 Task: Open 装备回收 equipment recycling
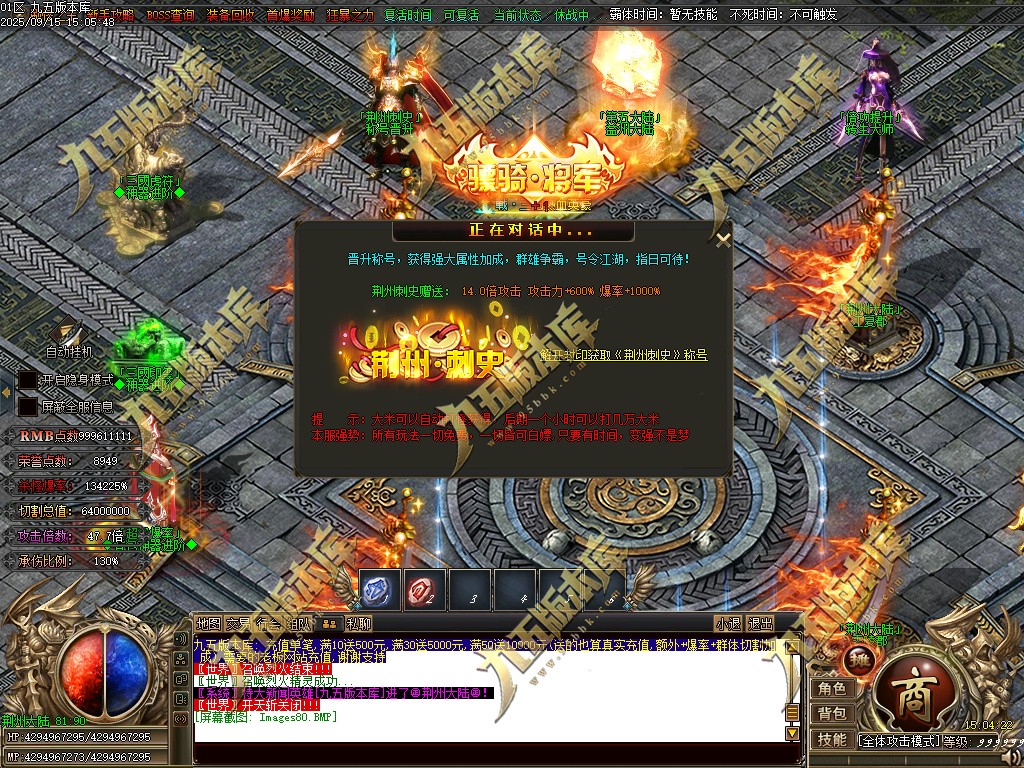pos(230,16)
